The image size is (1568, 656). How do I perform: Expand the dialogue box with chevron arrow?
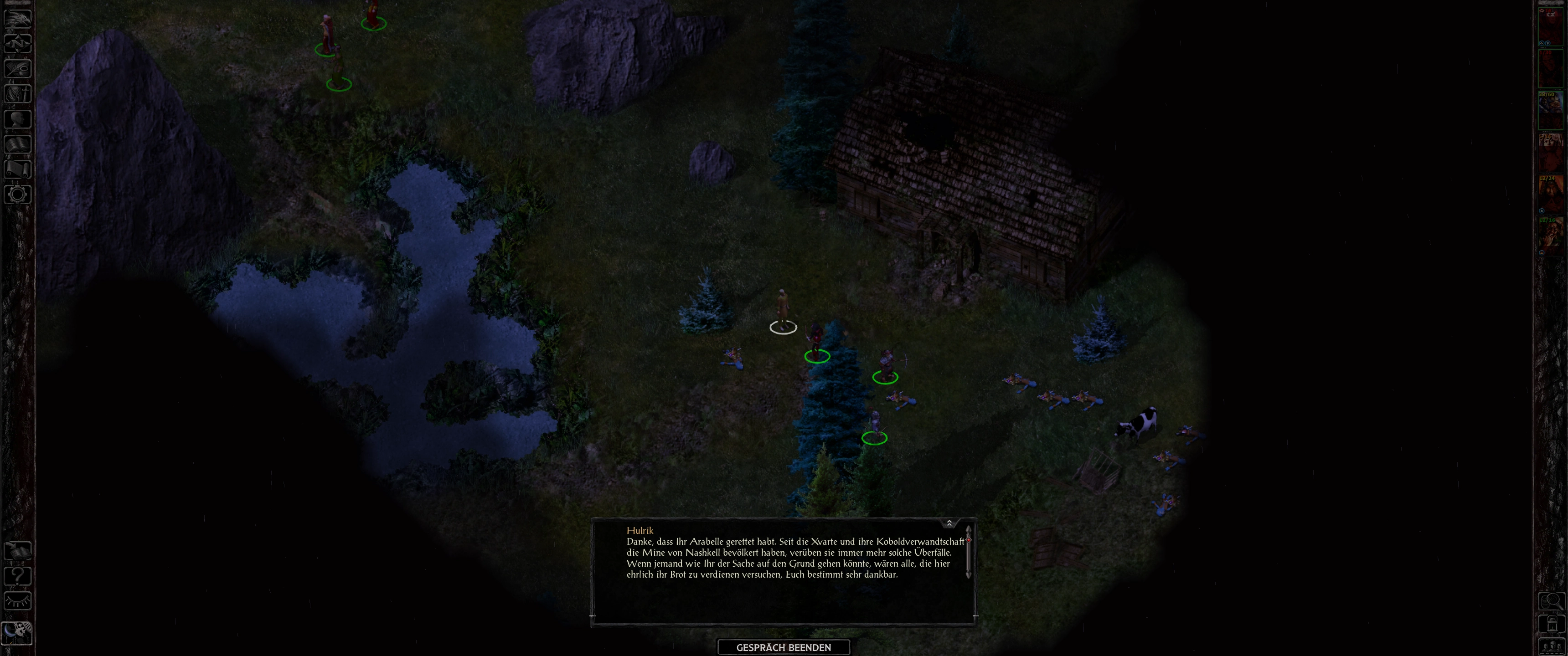949,523
